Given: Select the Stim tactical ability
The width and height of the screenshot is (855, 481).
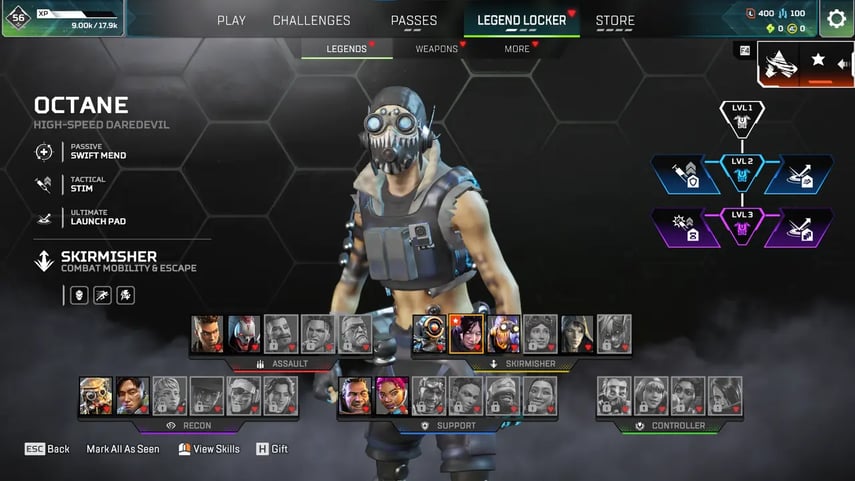Looking at the screenshot, I should tap(80, 184).
